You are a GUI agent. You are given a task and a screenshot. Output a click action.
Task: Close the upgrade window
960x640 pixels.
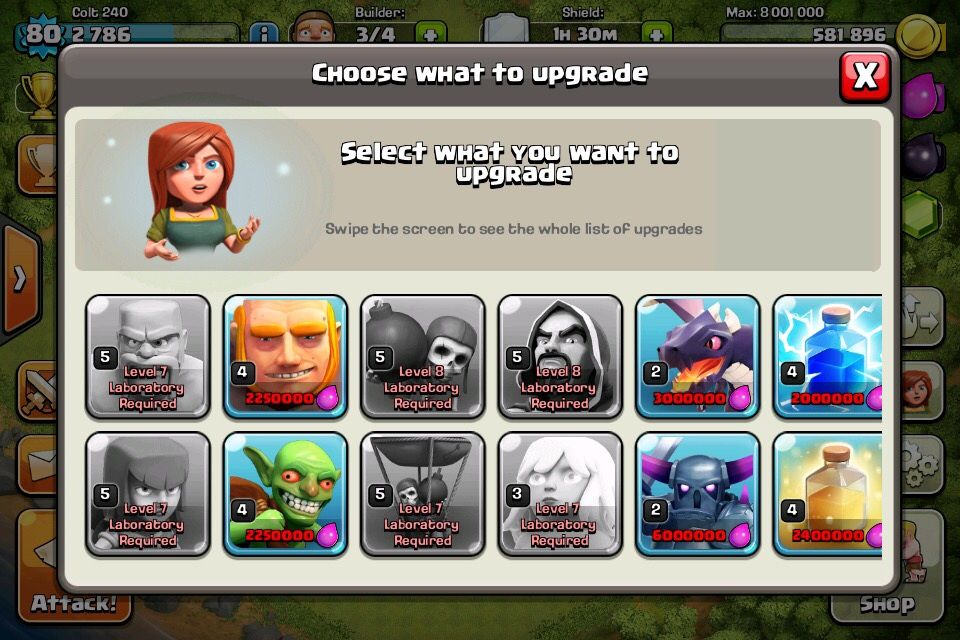click(x=864, y=75)
